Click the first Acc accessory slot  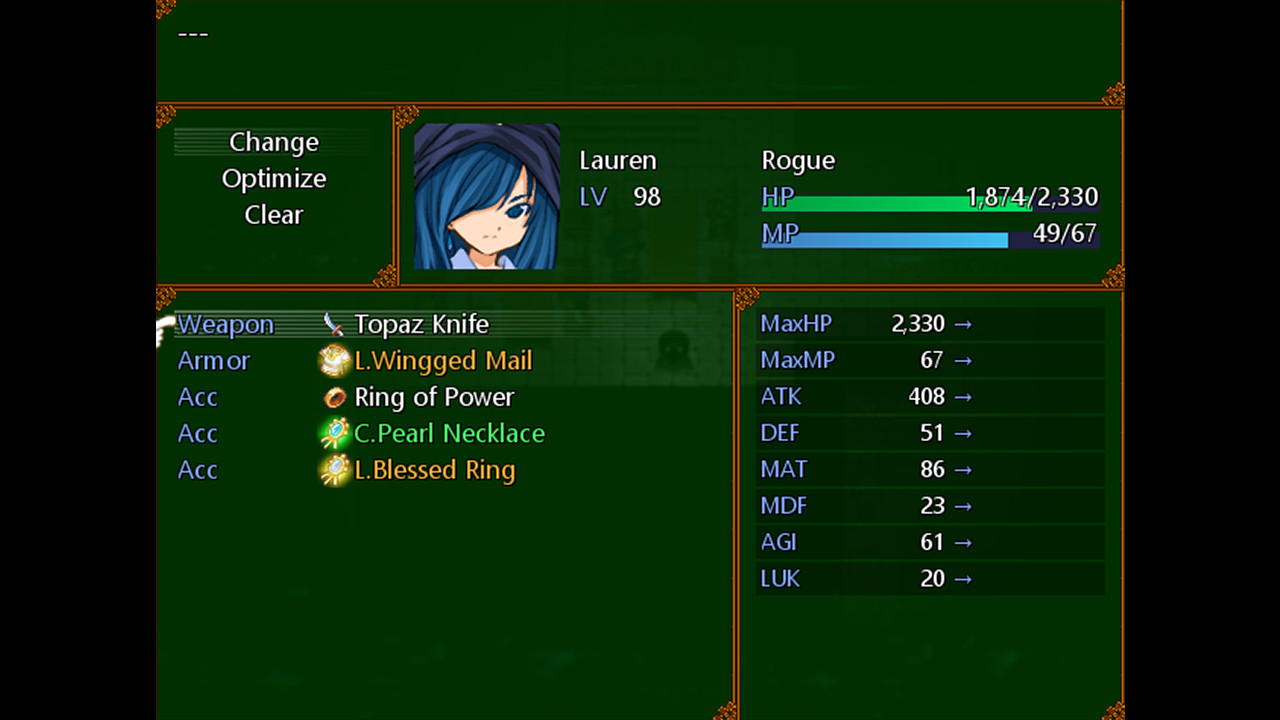[197, 397]
